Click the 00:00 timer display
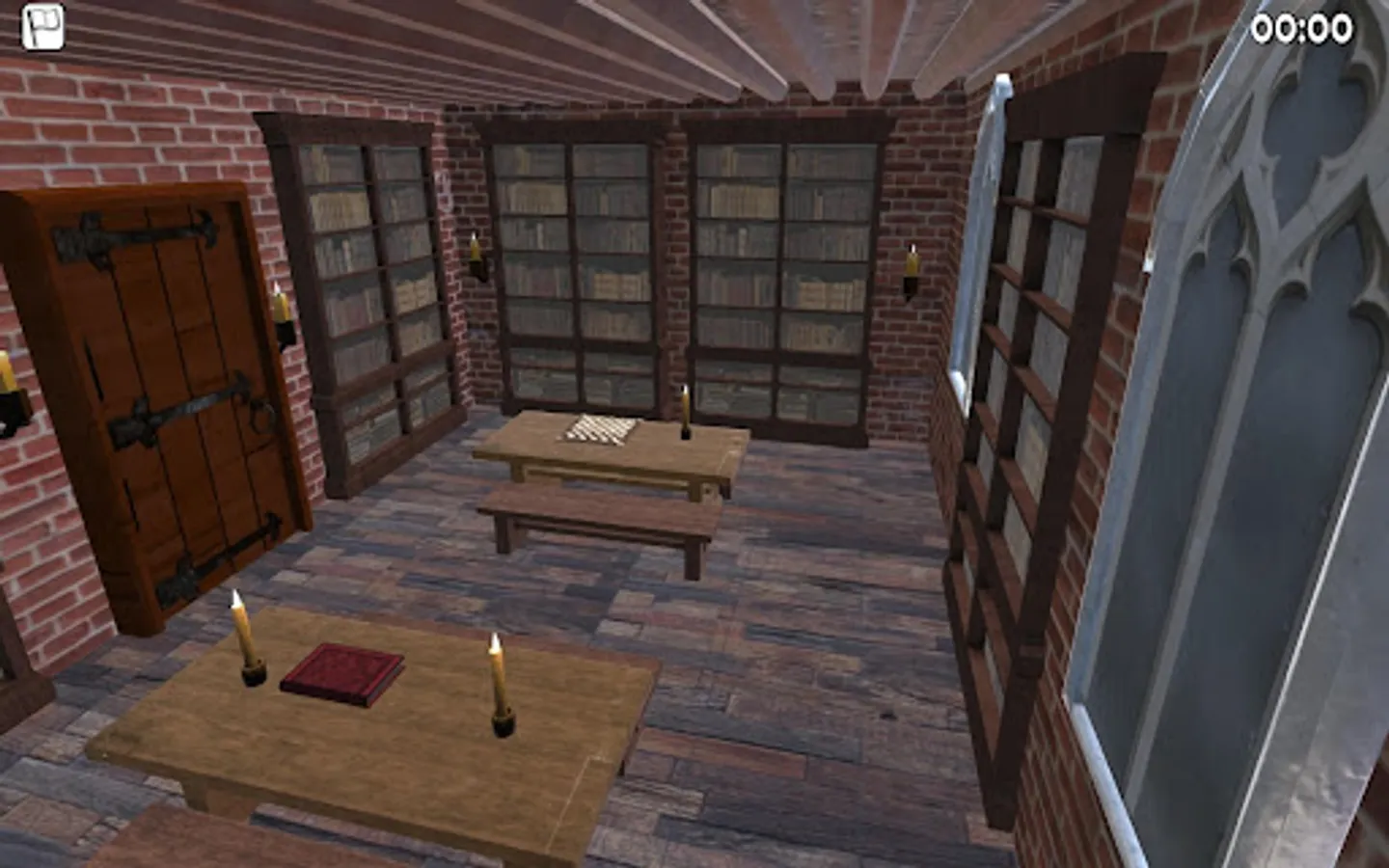Screen dimensions: 1389x868 [1304, 28]
